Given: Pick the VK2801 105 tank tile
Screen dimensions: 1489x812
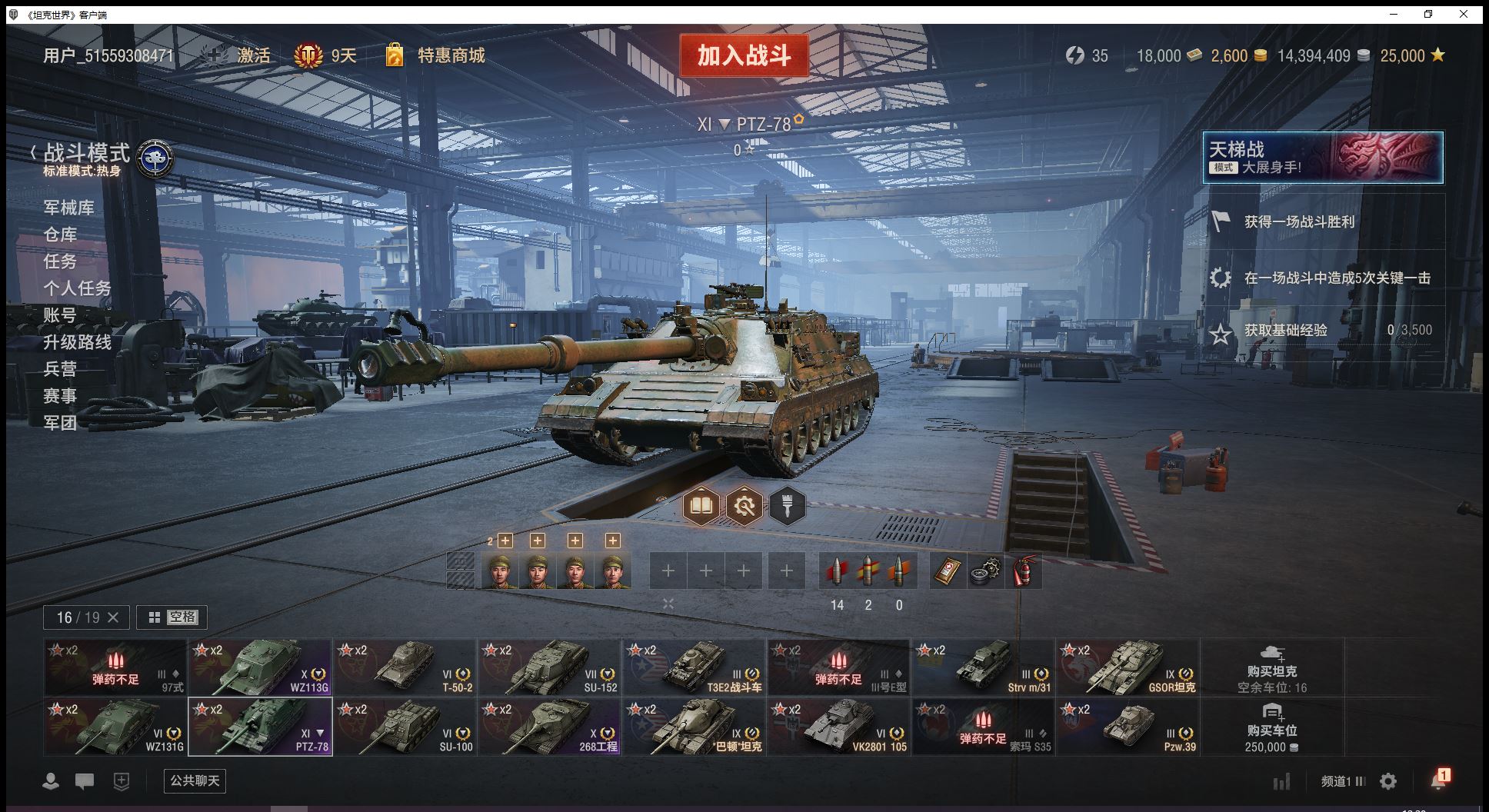Looking at the screenshot, I should coord(838,727).
